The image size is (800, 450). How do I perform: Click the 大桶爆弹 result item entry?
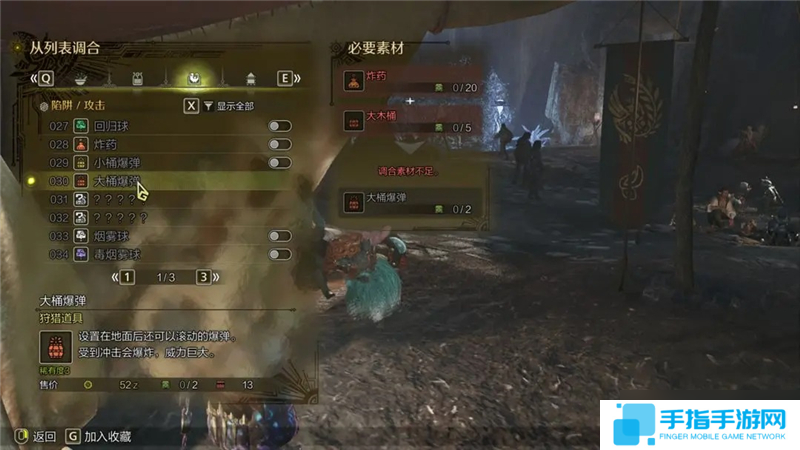(x=410, y=202)
